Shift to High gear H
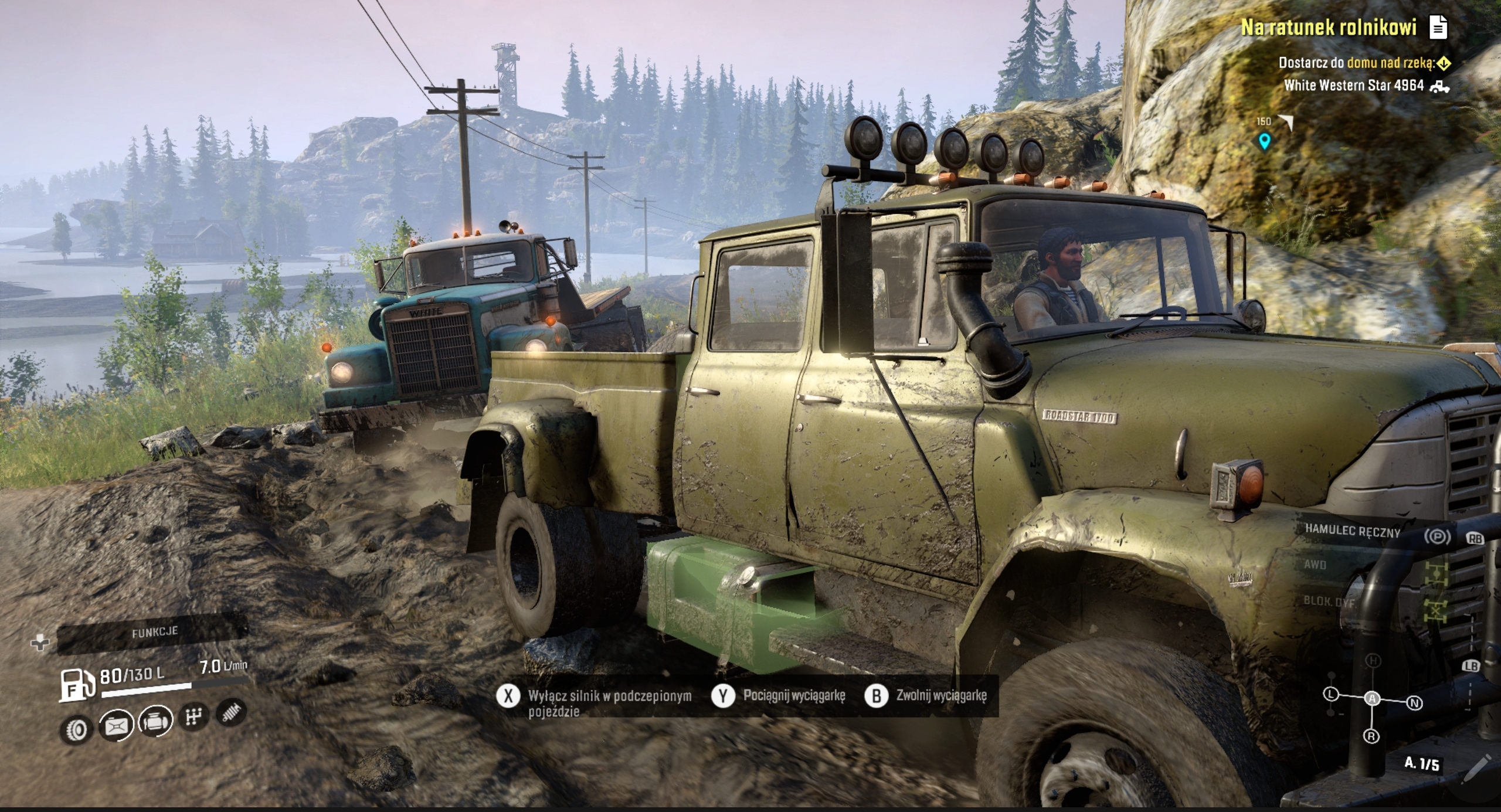The width and height of the screenshot is (1501, 812). click(x=1374, y=661)
